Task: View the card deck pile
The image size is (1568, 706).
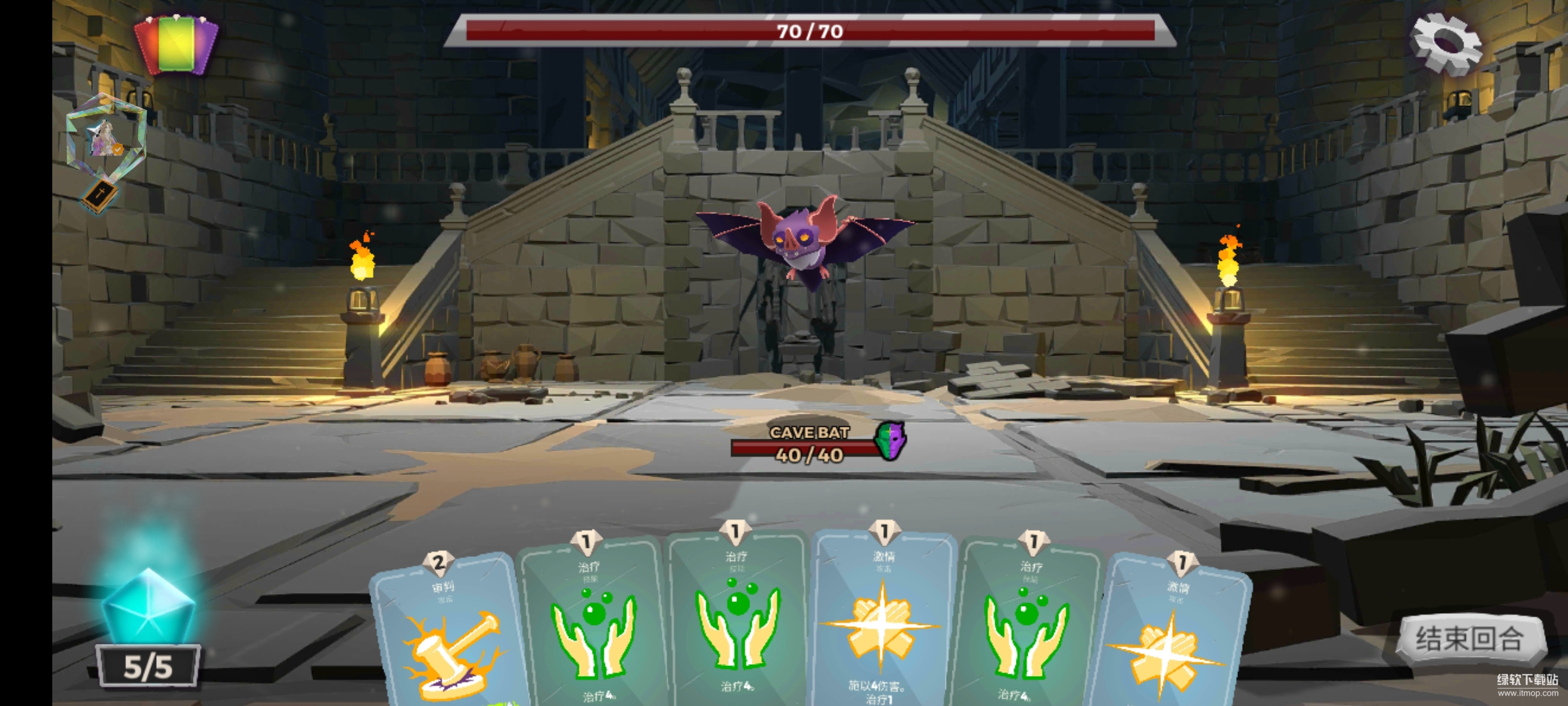Action: point(176,44)
